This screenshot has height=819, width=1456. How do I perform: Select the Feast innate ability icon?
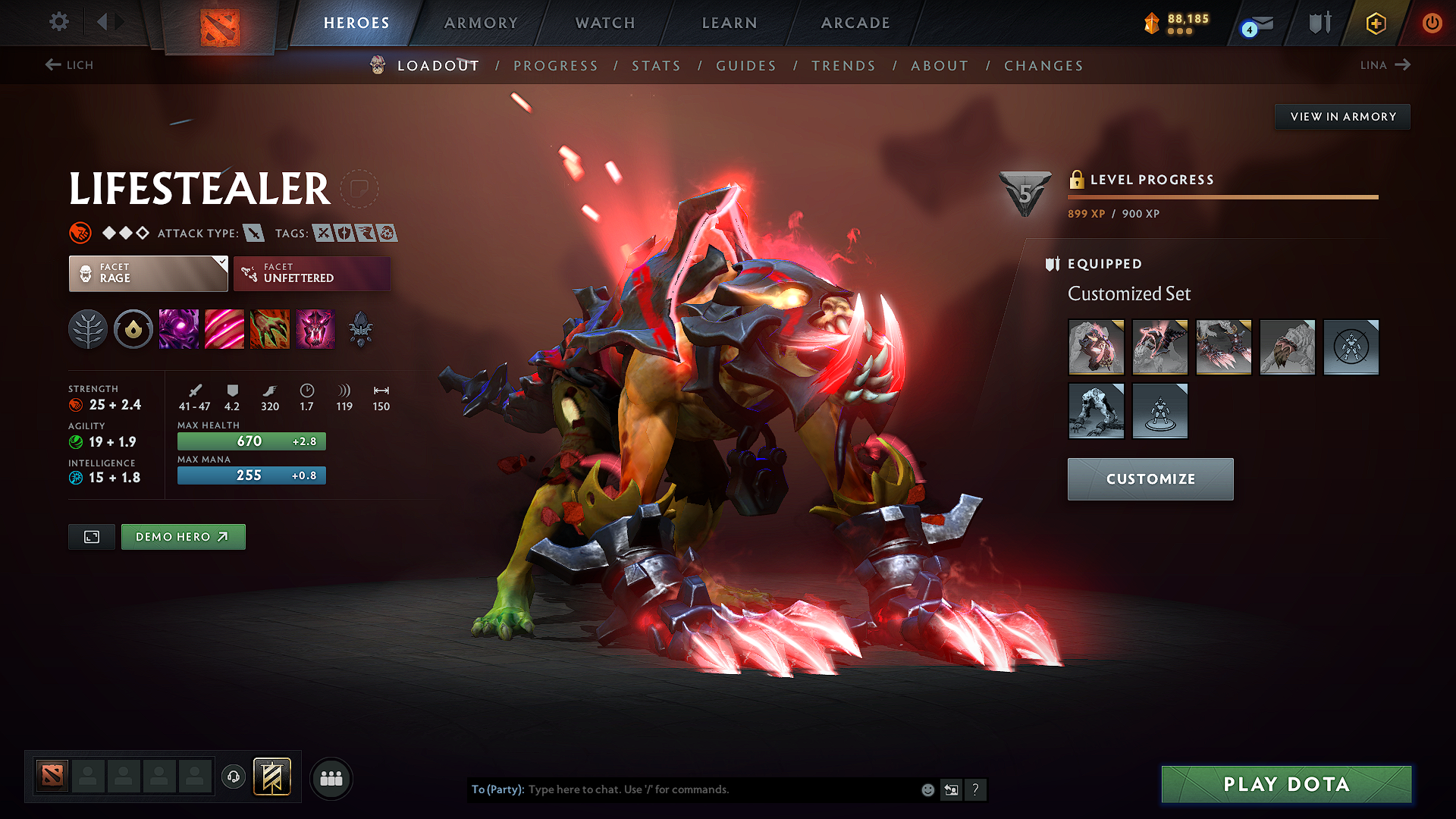tap(133, 329)
